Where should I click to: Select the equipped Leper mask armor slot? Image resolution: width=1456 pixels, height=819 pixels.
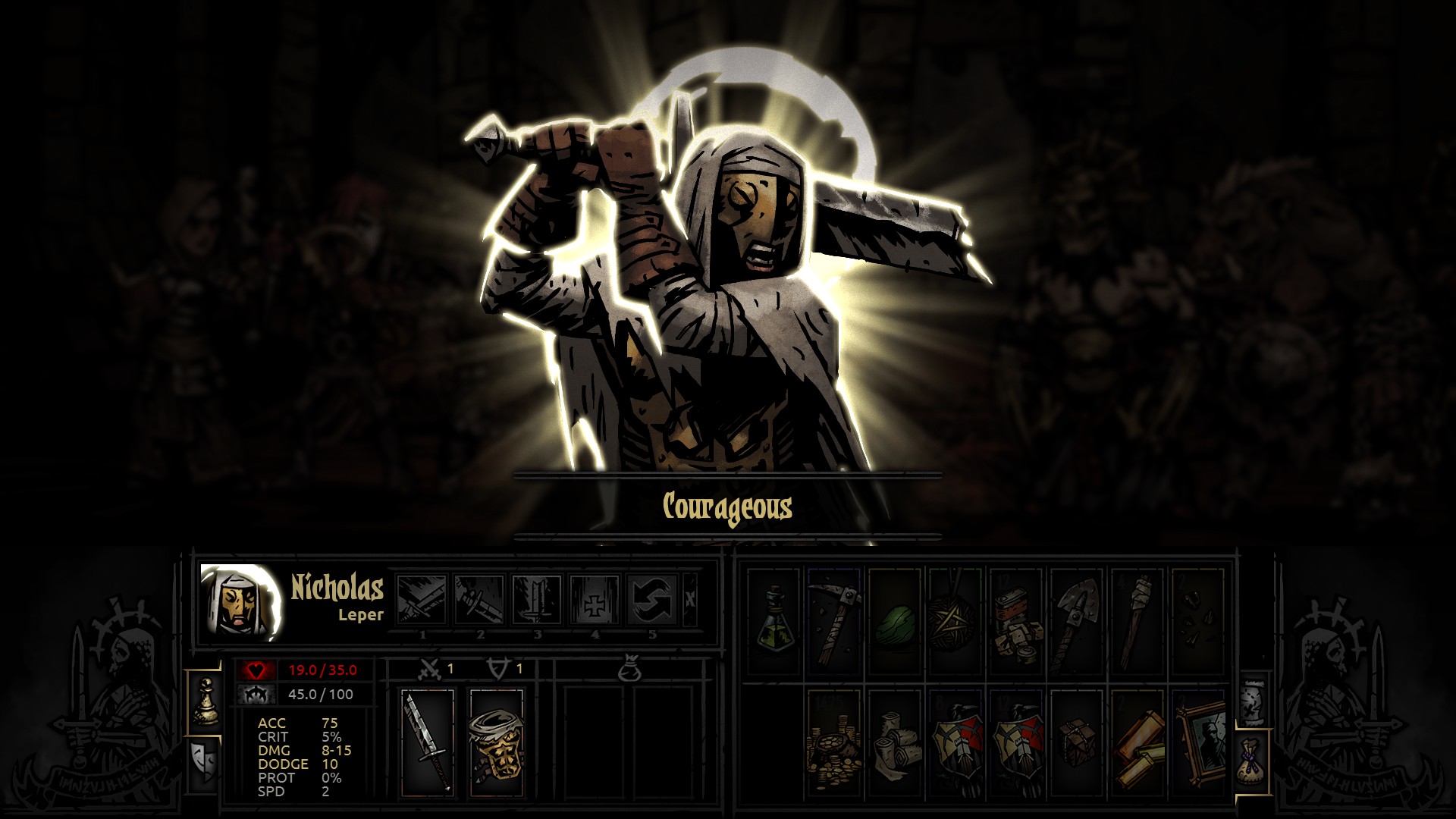[496, 743]
